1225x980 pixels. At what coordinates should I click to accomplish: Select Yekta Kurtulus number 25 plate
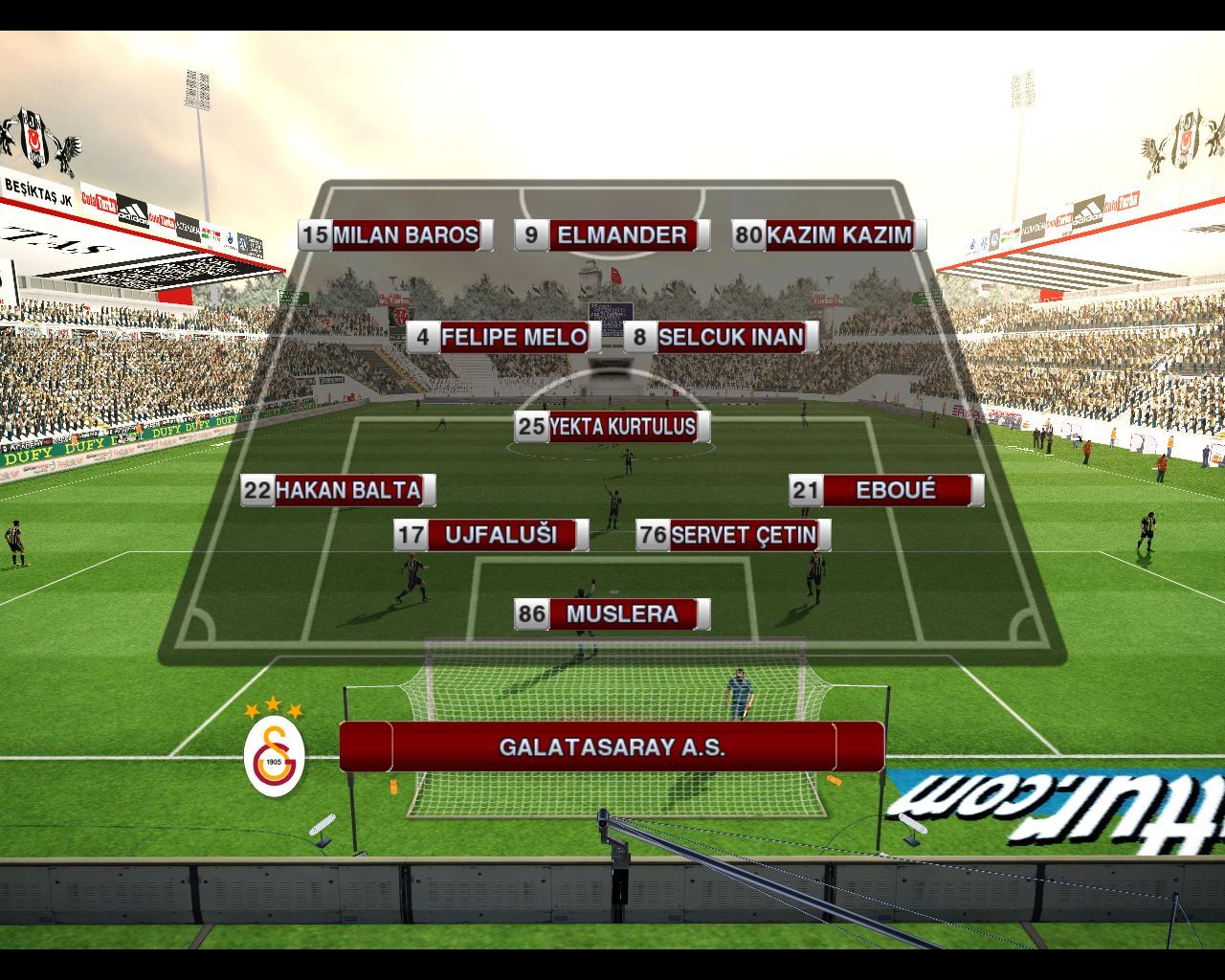coord(612,427)
